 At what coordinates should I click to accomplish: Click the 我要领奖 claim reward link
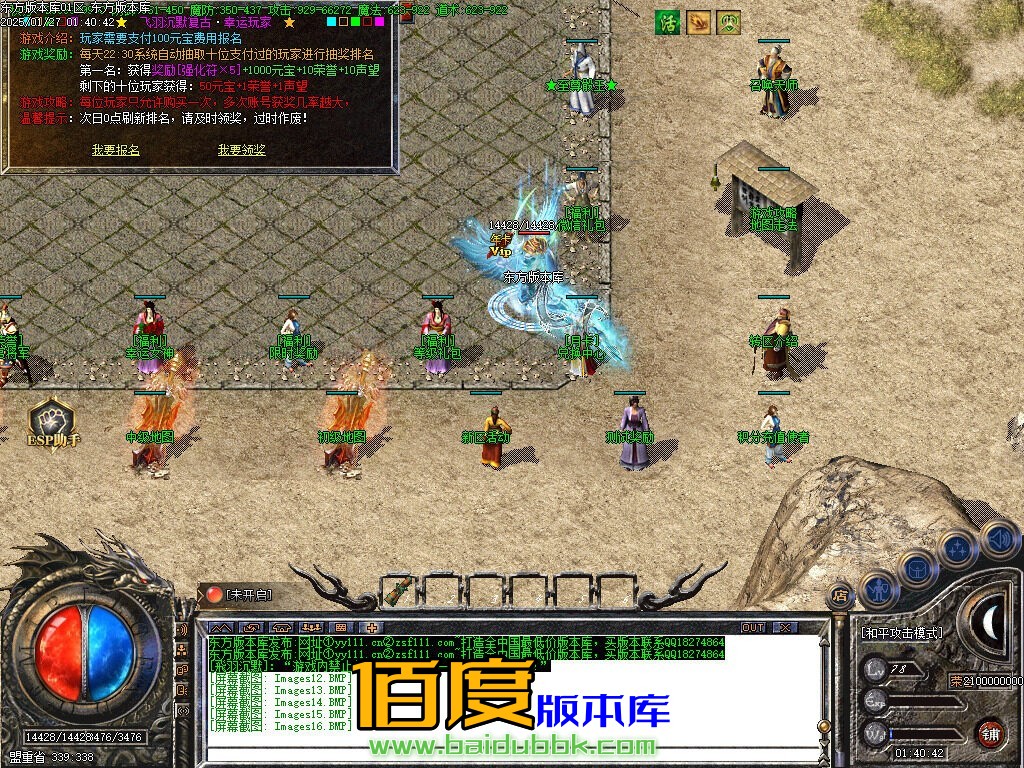[x=242, y=150]
